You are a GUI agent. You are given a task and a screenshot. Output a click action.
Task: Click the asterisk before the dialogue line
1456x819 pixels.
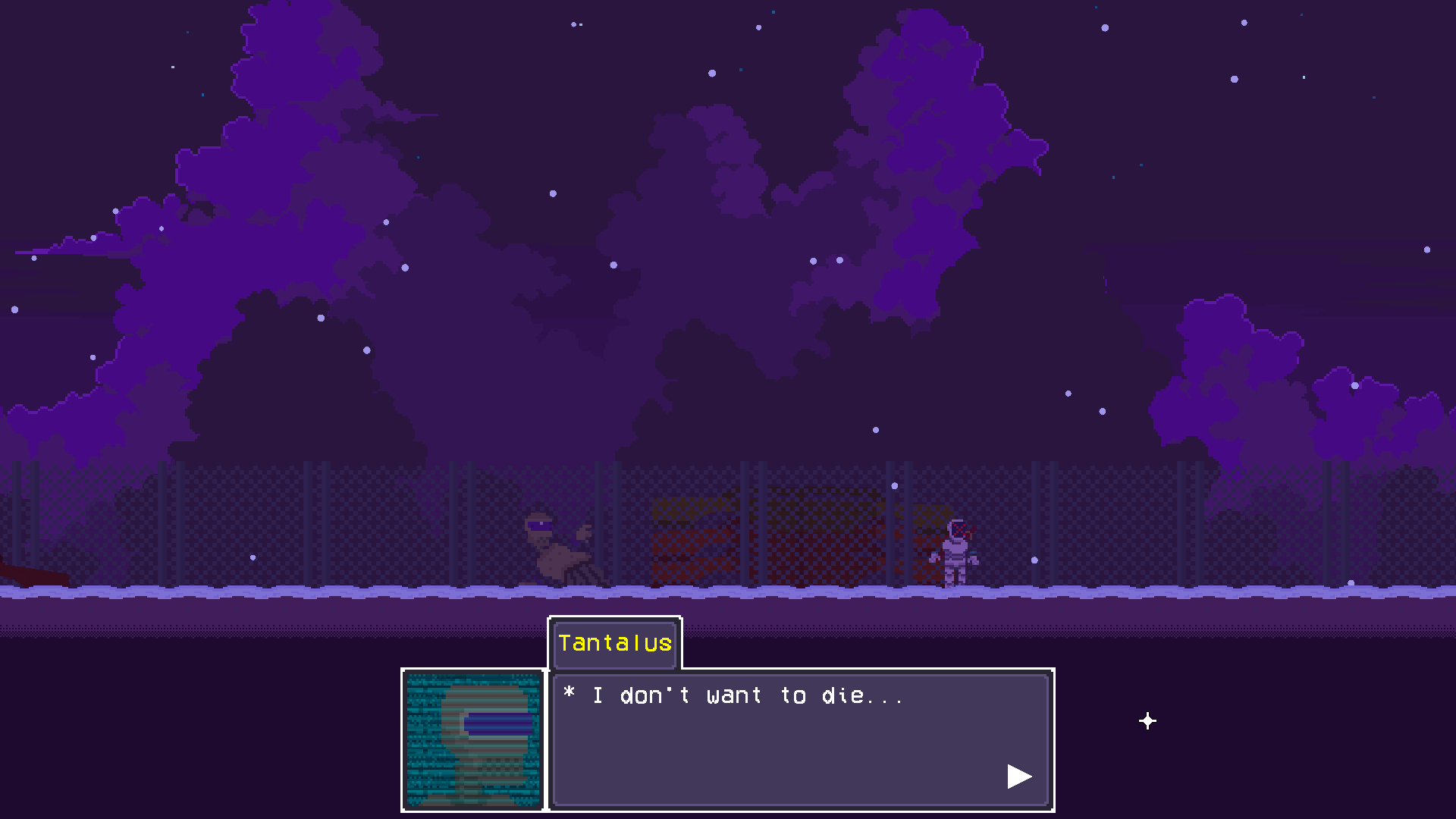570,695
